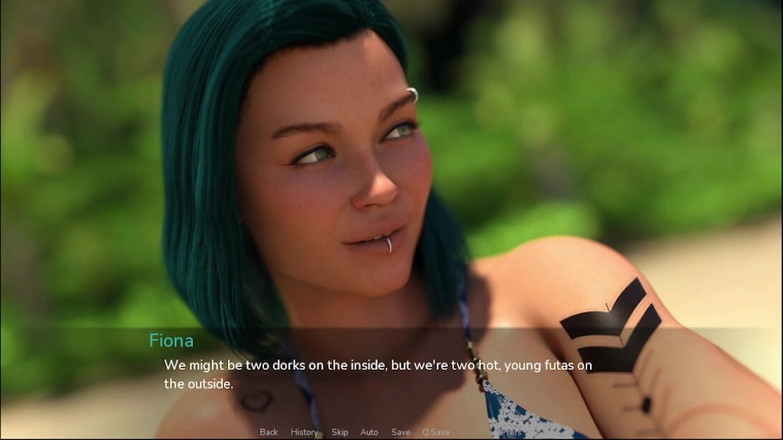Screen dimensions: 783x440
Task: Quick save with Q.Save
Action: coord(436,432)
